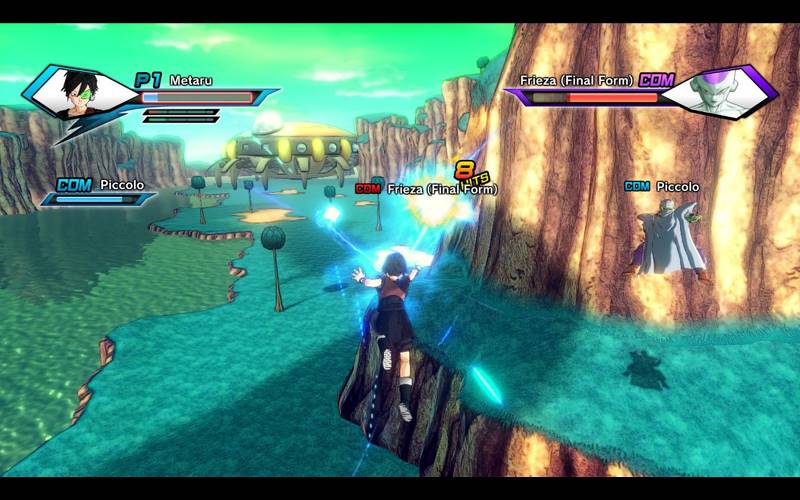800x500 pixels.
Task: Target the red COM Frieza (Final Form) name tag
Action: (x=426, y=188)
